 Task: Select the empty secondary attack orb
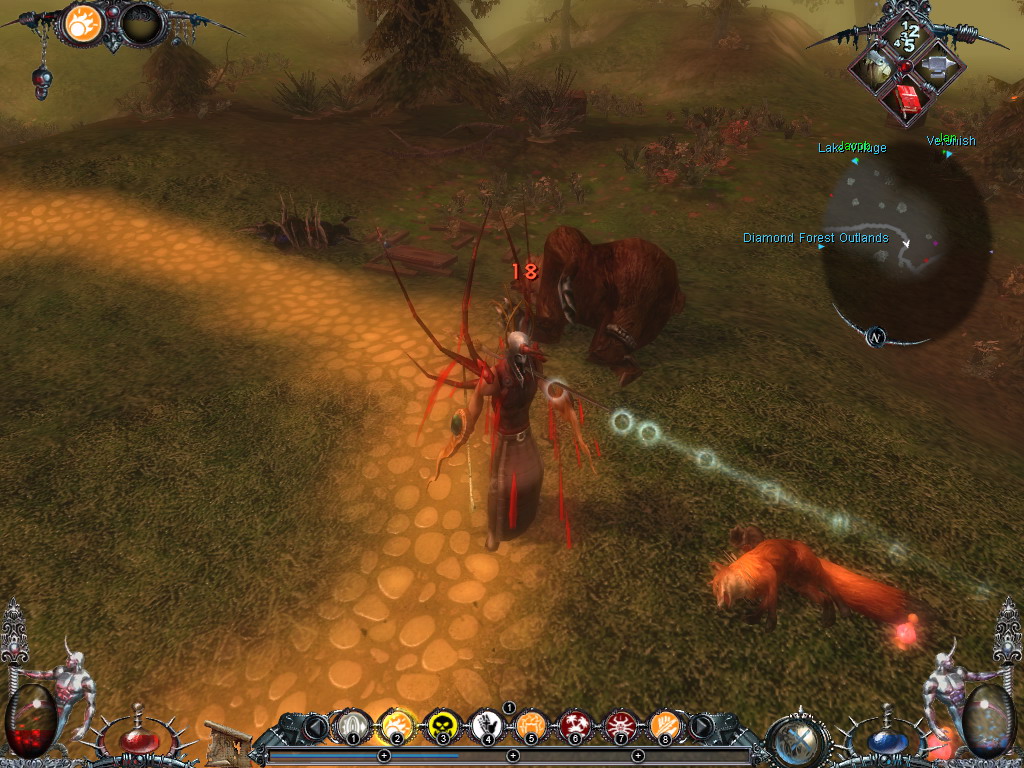tap(142, 24)
